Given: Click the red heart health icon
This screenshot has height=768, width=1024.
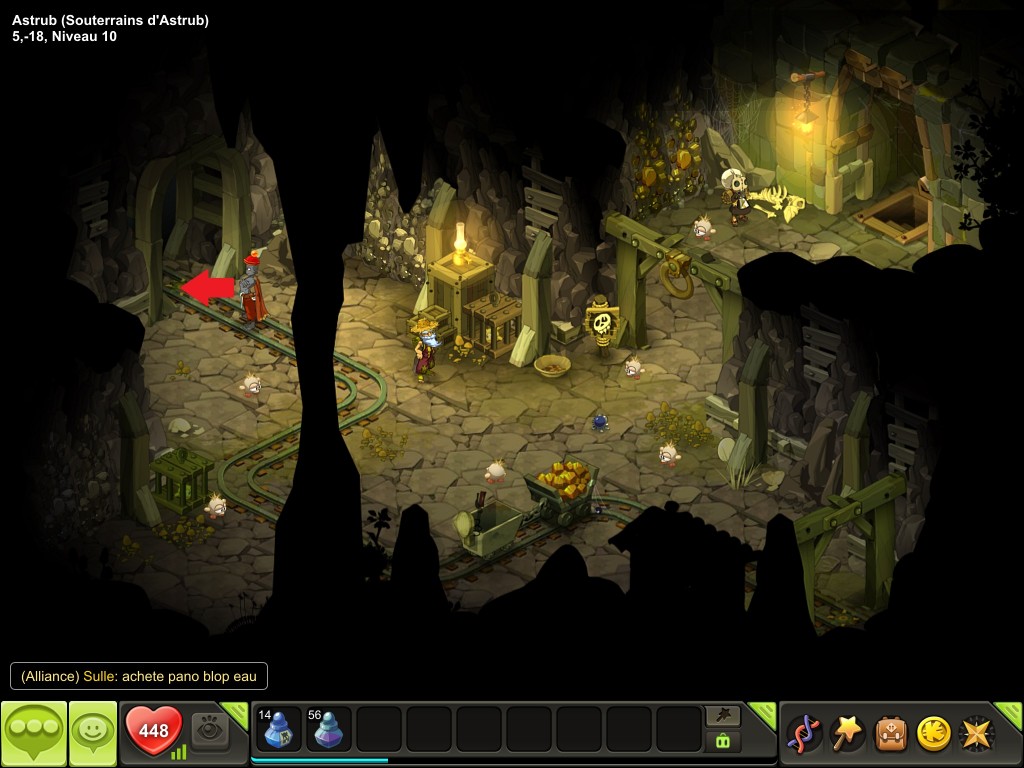Looking at the screenshot, I should pos(153,731).
